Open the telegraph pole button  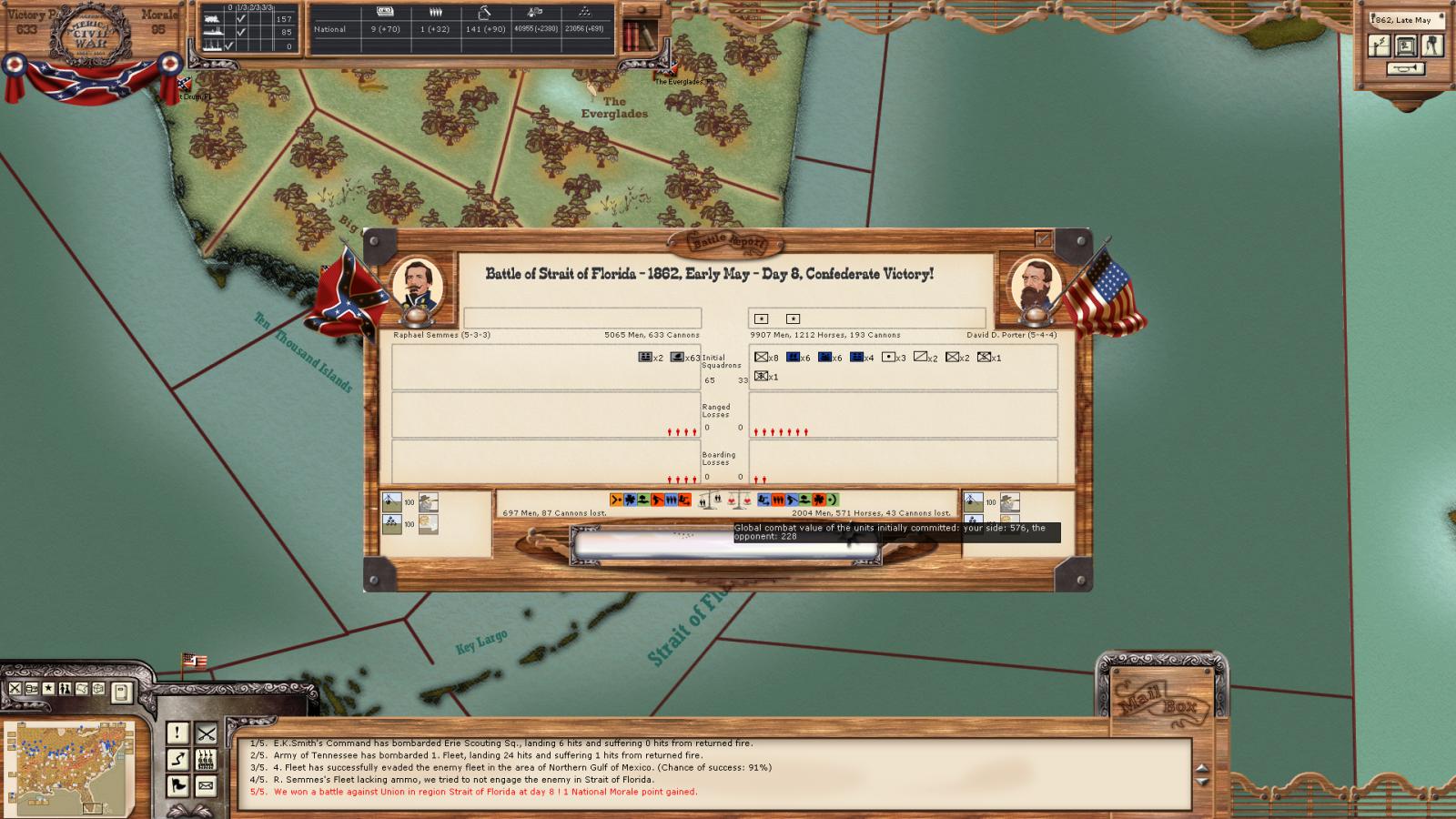pyautogui.click(x=1380, y=45)
